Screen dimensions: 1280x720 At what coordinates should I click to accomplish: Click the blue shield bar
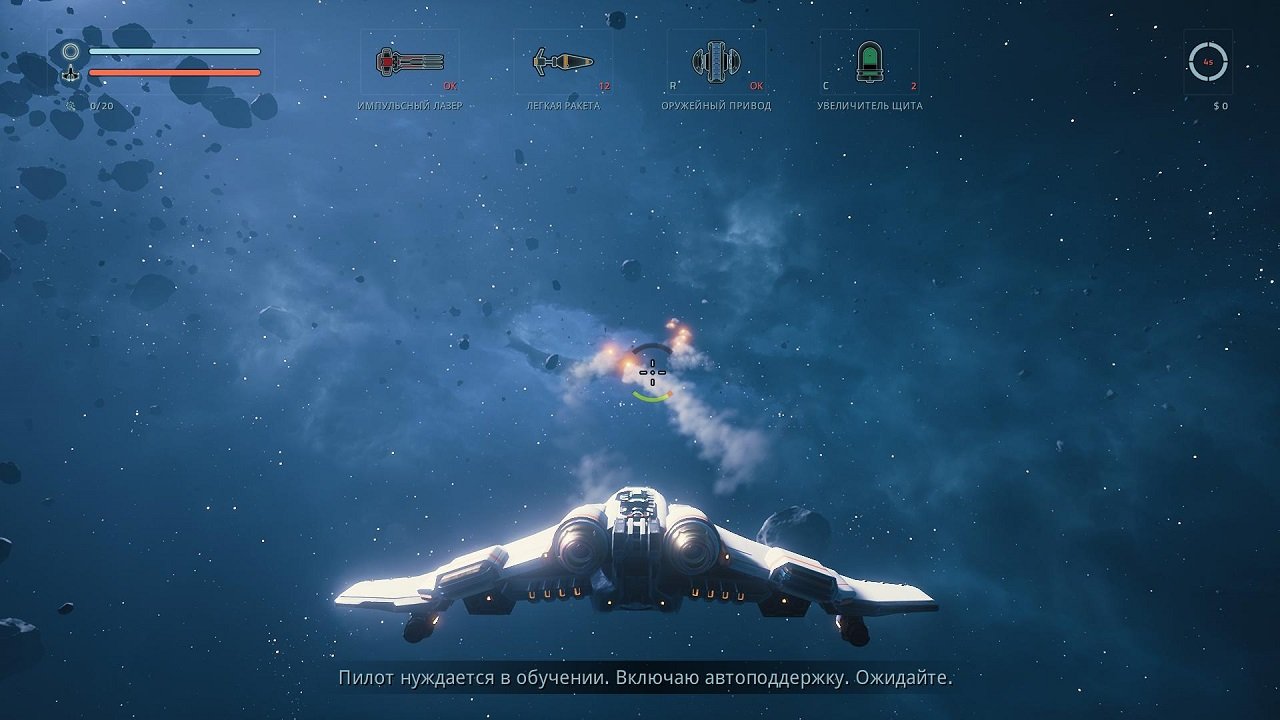tap(175, 49)
